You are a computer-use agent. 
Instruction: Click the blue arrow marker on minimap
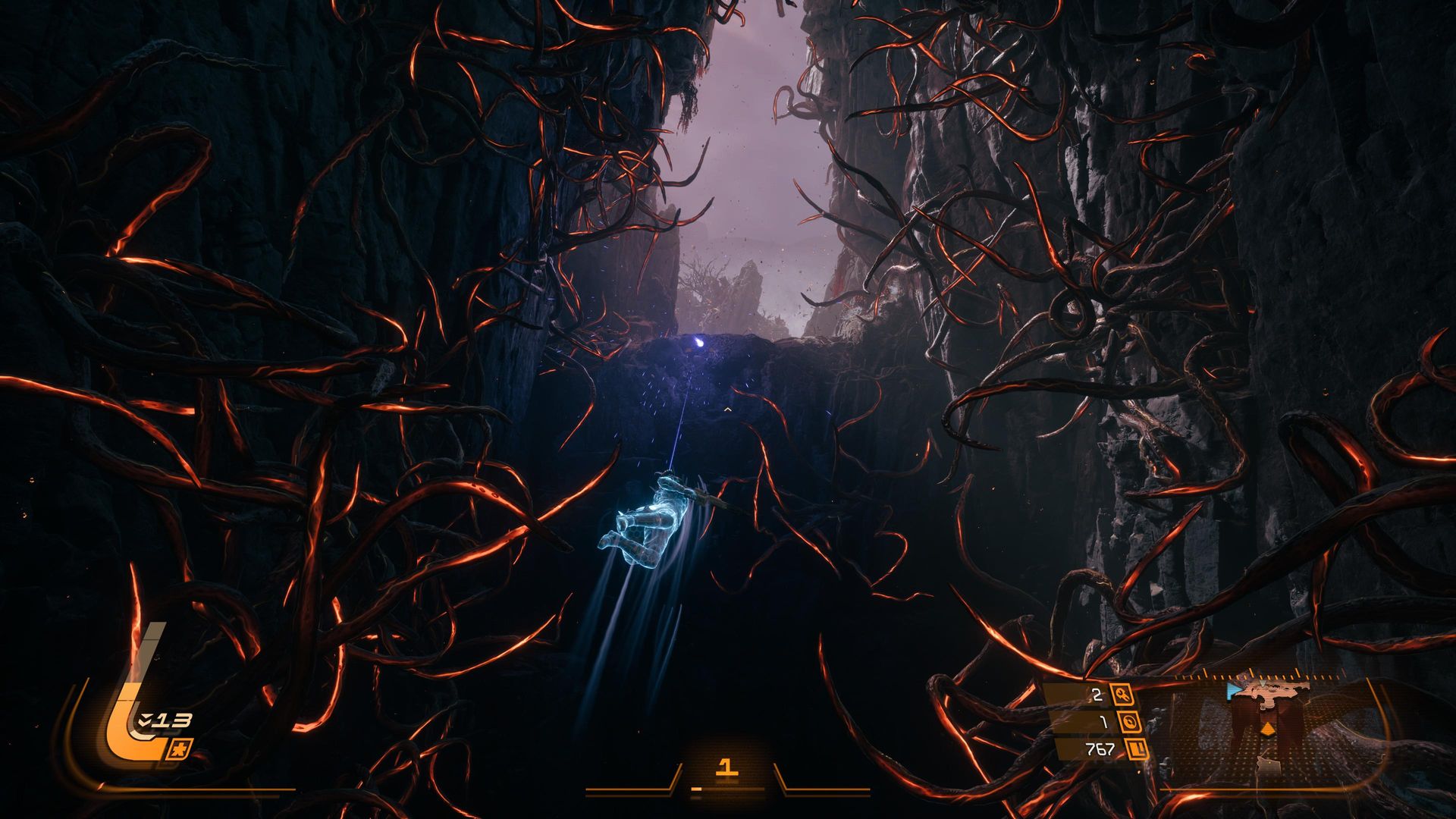[1234, 691]
